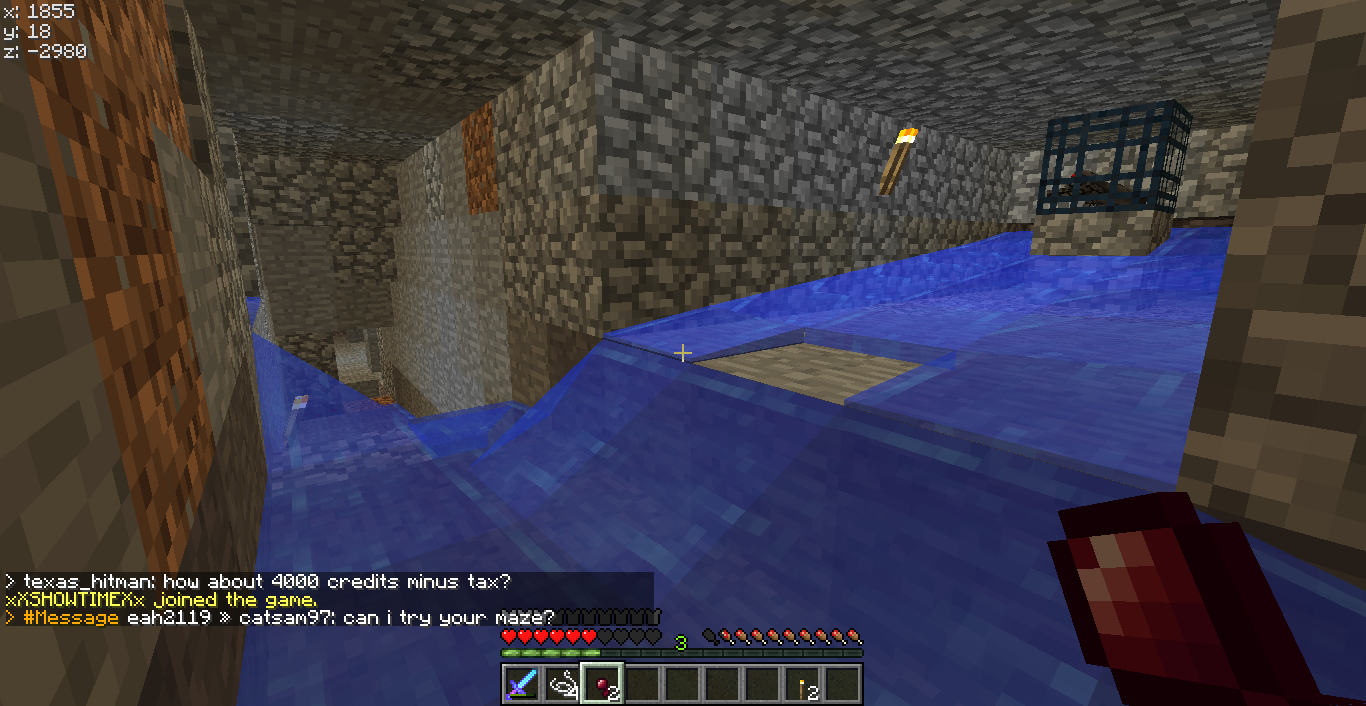Click the private message from eah2119
The image size is (1366, 706).
(280, 618)
